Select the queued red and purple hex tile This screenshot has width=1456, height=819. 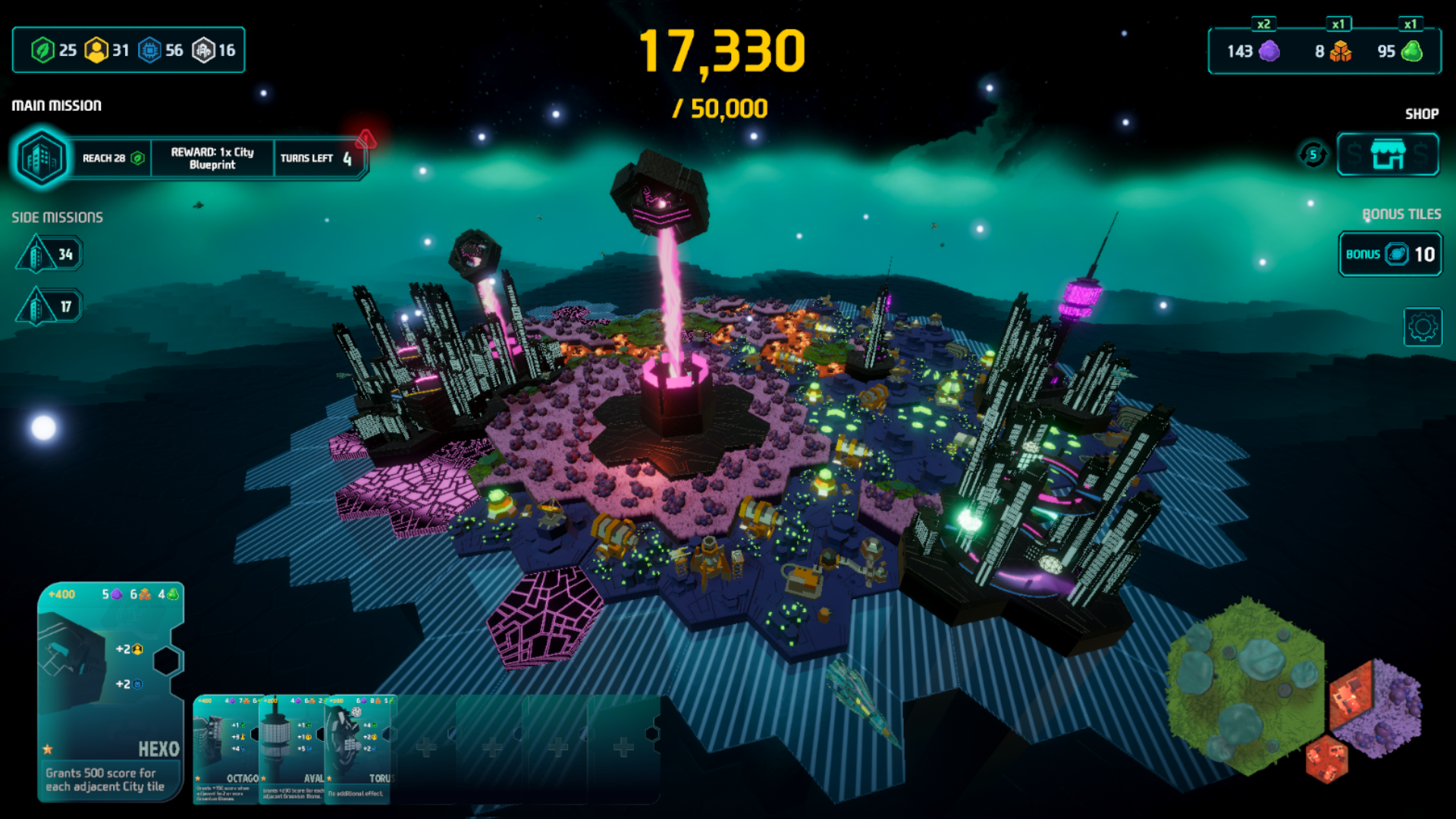click(1374, 706)
